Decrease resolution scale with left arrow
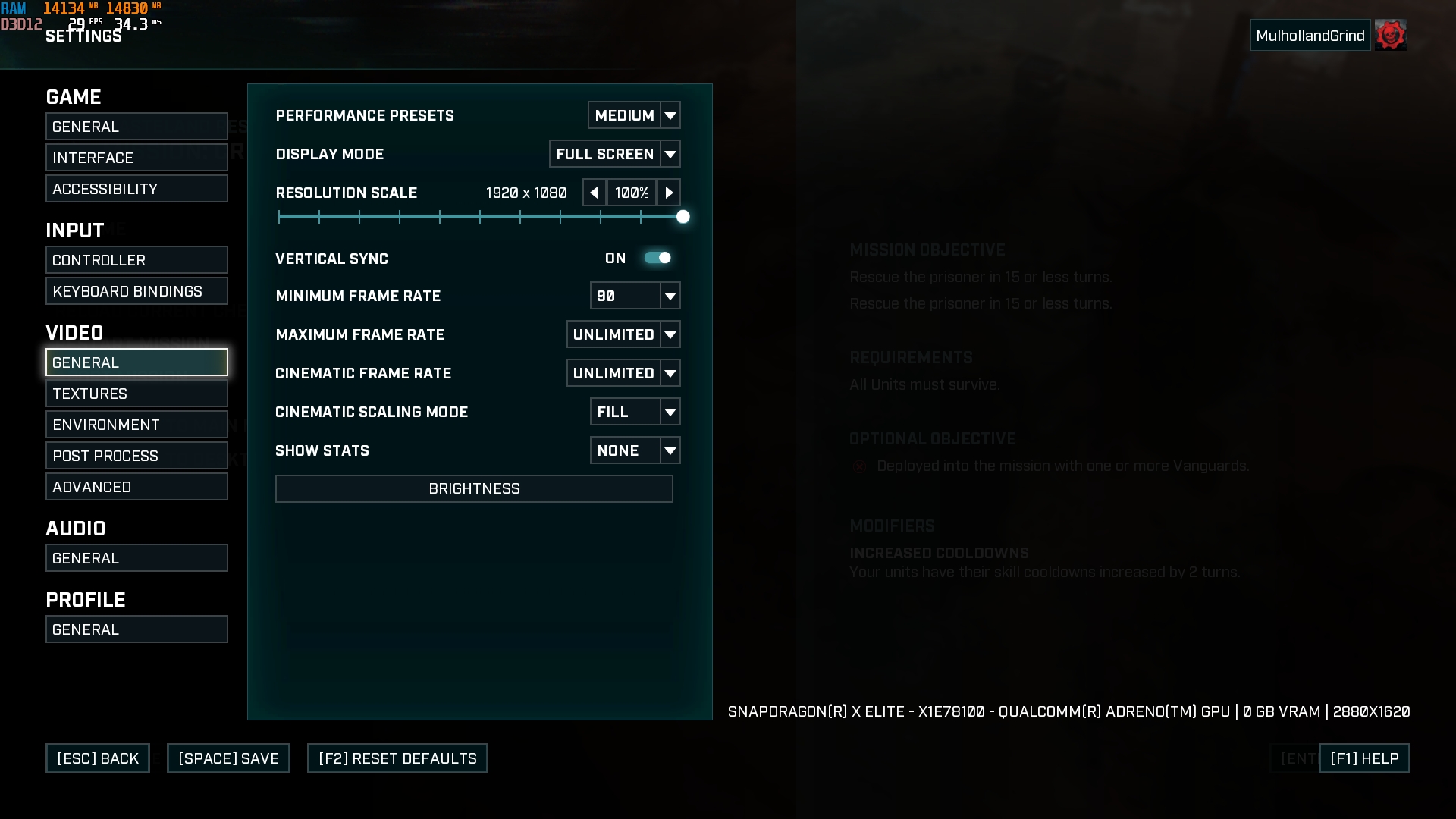The width and height of the screenshot is (1456, 819). pos(594,193)
